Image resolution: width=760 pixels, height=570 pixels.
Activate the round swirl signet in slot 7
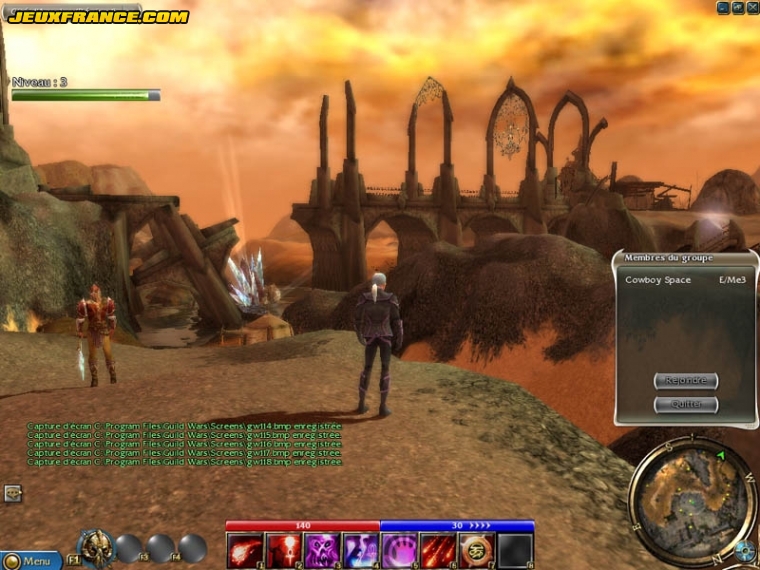click(x=477, y=550)
